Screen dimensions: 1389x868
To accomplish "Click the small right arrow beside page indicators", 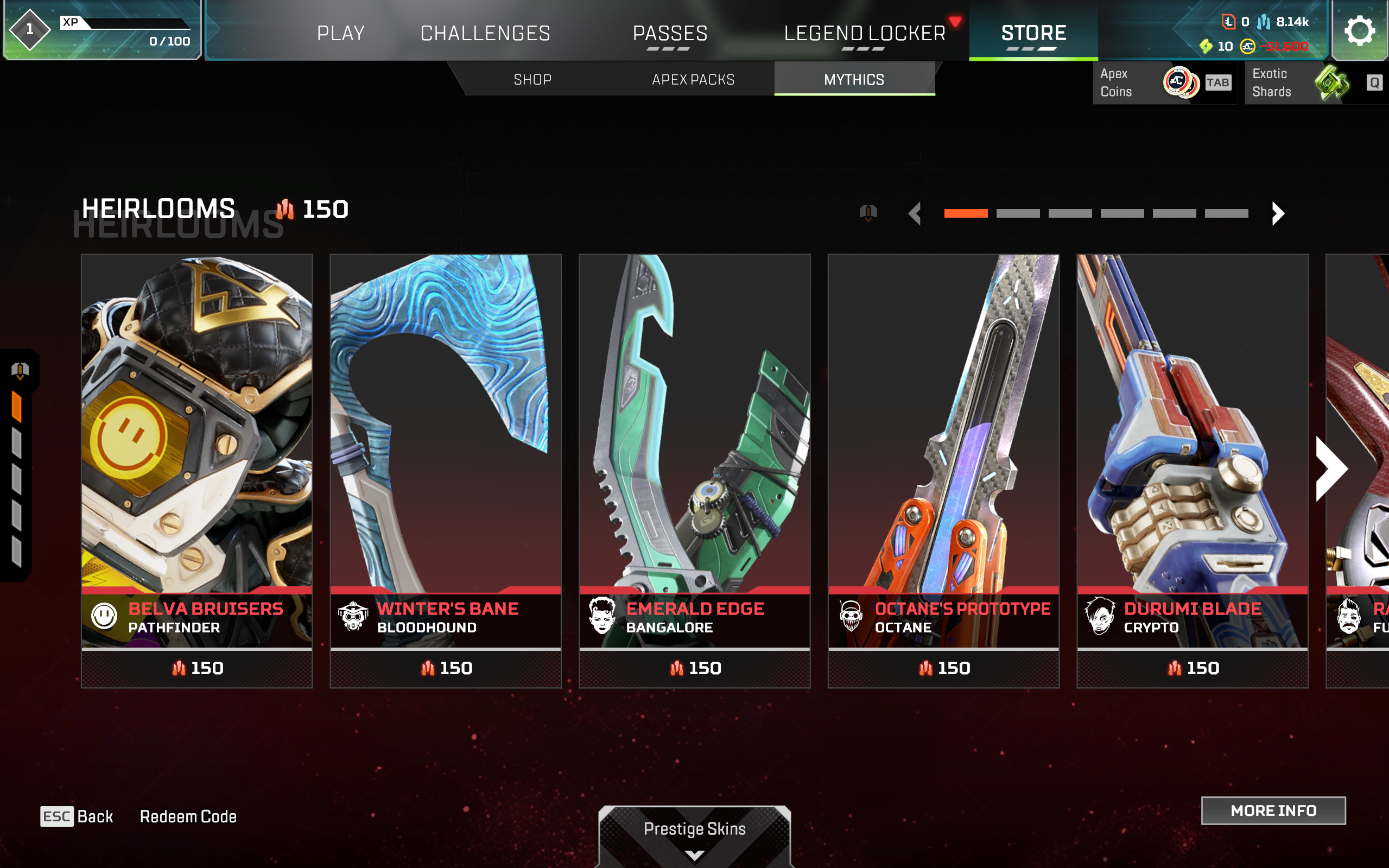I will click(x=1278, y=213).
